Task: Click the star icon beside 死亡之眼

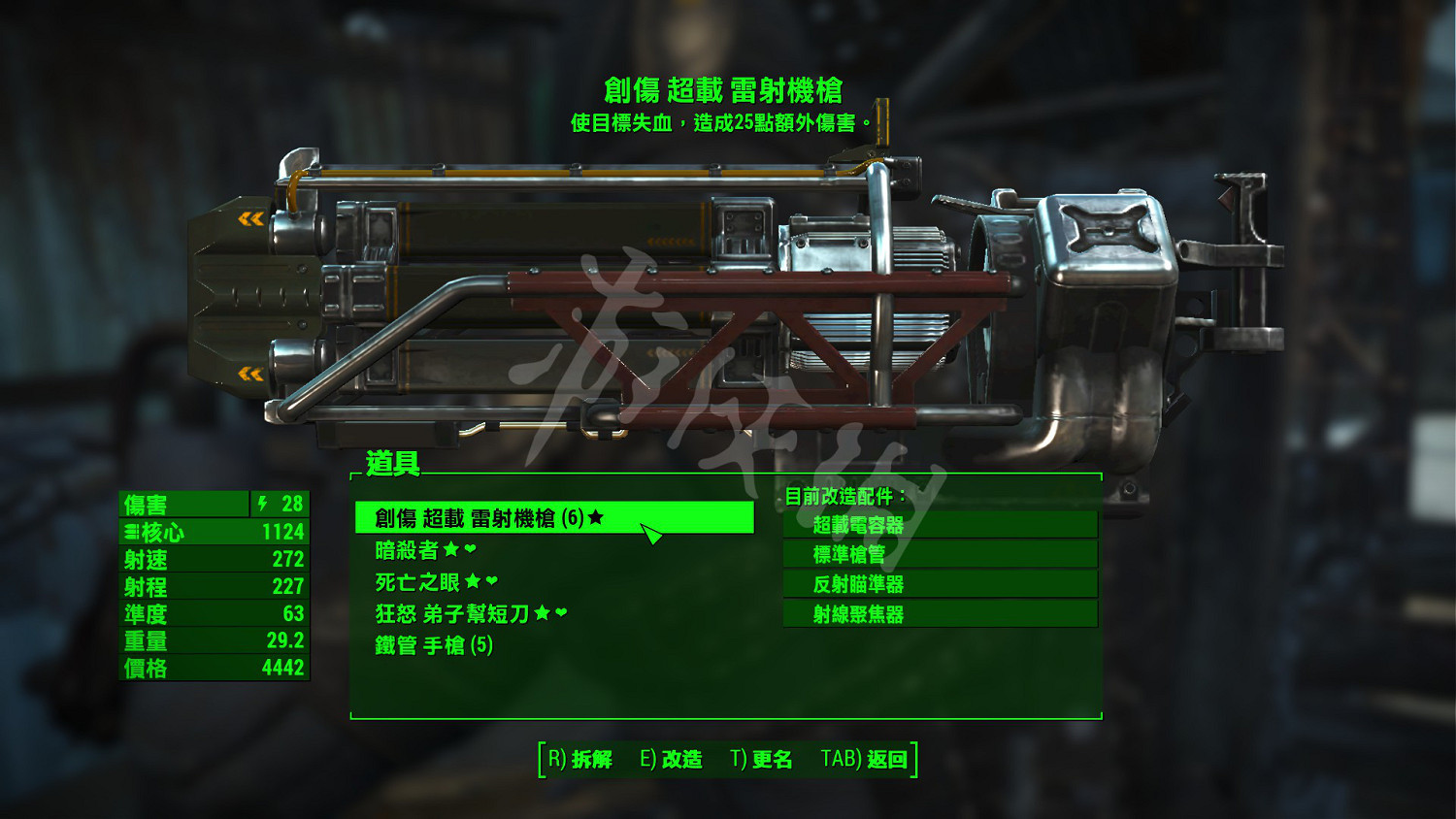Action: pyautogui.click(x=474, y=582)
